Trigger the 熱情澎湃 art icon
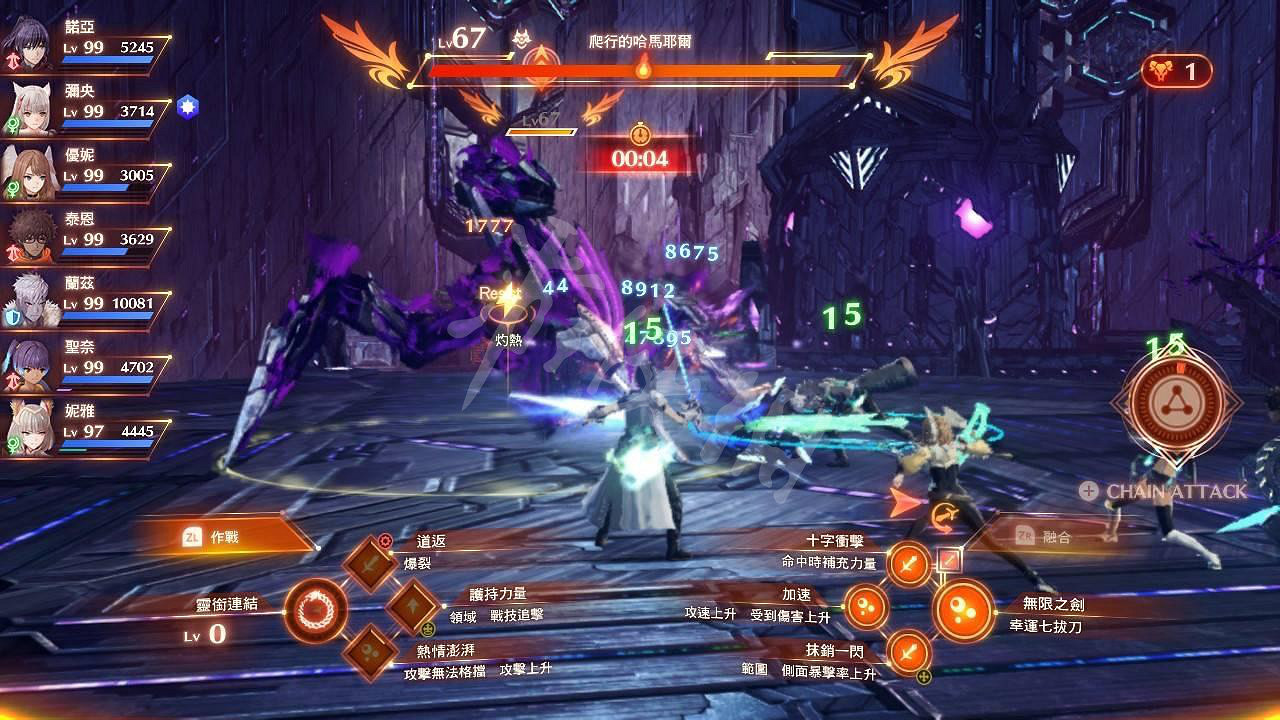1280x720 pixels. click(x=372, y=653)
